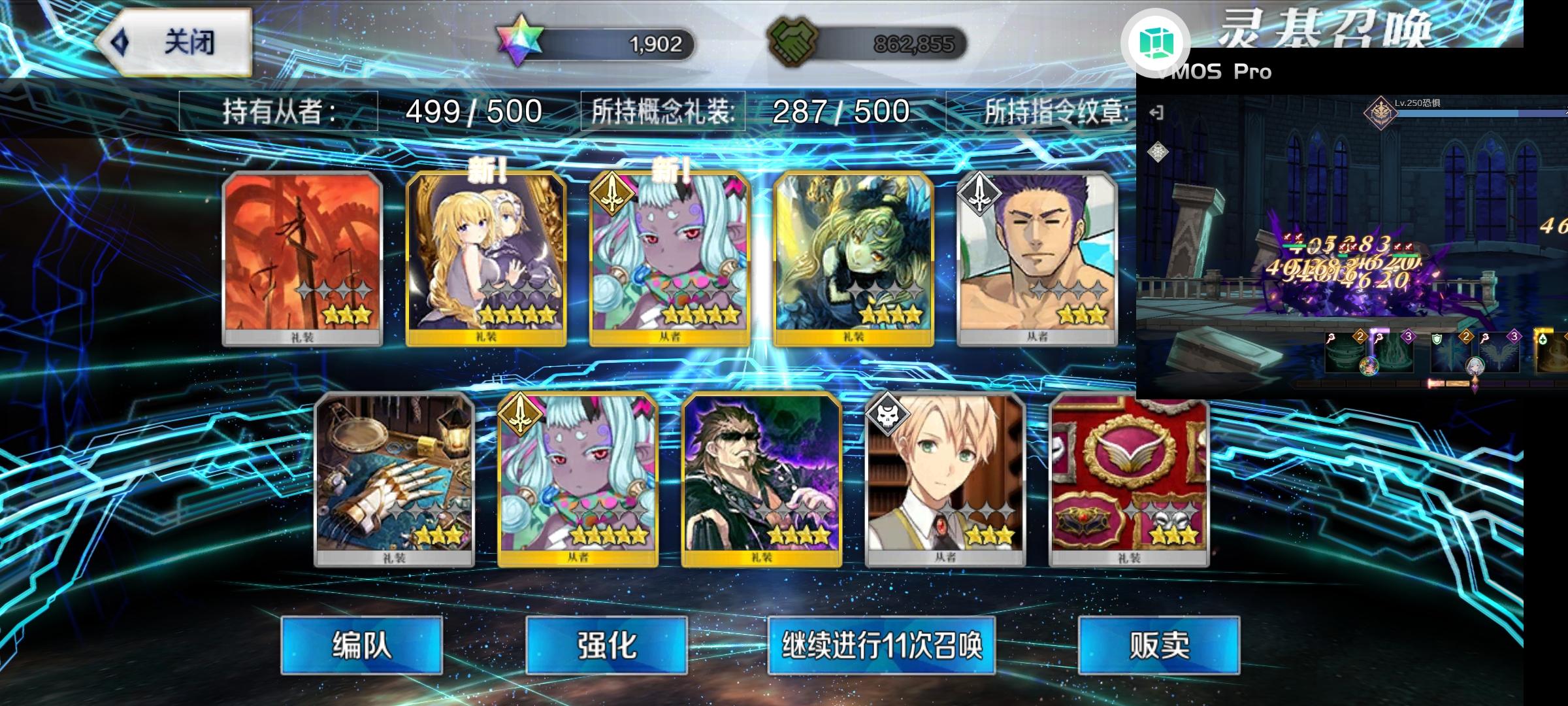Click the round character portrait orb on the skill bar
1568x706 pixels.
pos(1368,367)
